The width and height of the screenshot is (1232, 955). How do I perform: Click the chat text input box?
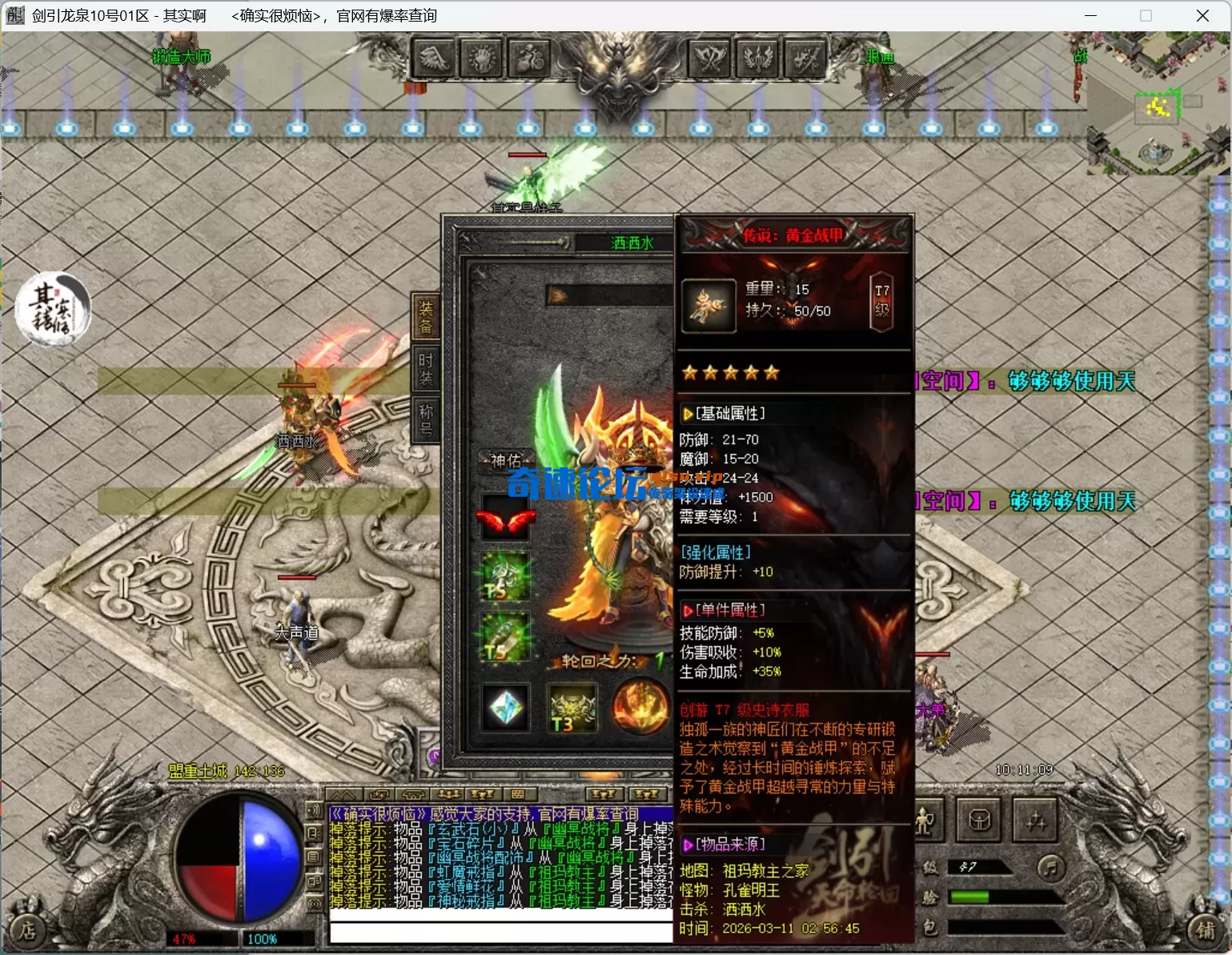coord(501,933)
